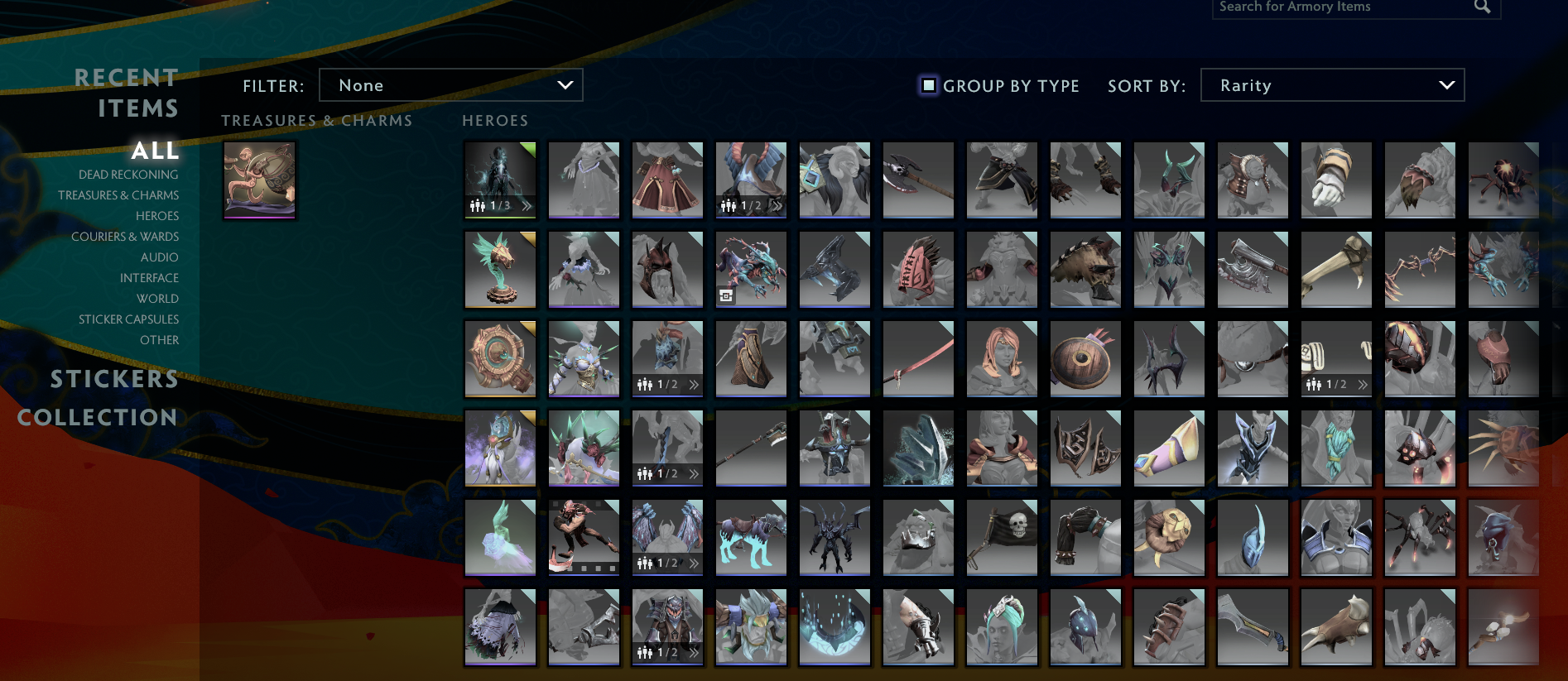This screenshot has height=681, width=1568.
Task: Click COLLECTION in the left sidebar
Action: pyautogui.click(x=99, y=418)
